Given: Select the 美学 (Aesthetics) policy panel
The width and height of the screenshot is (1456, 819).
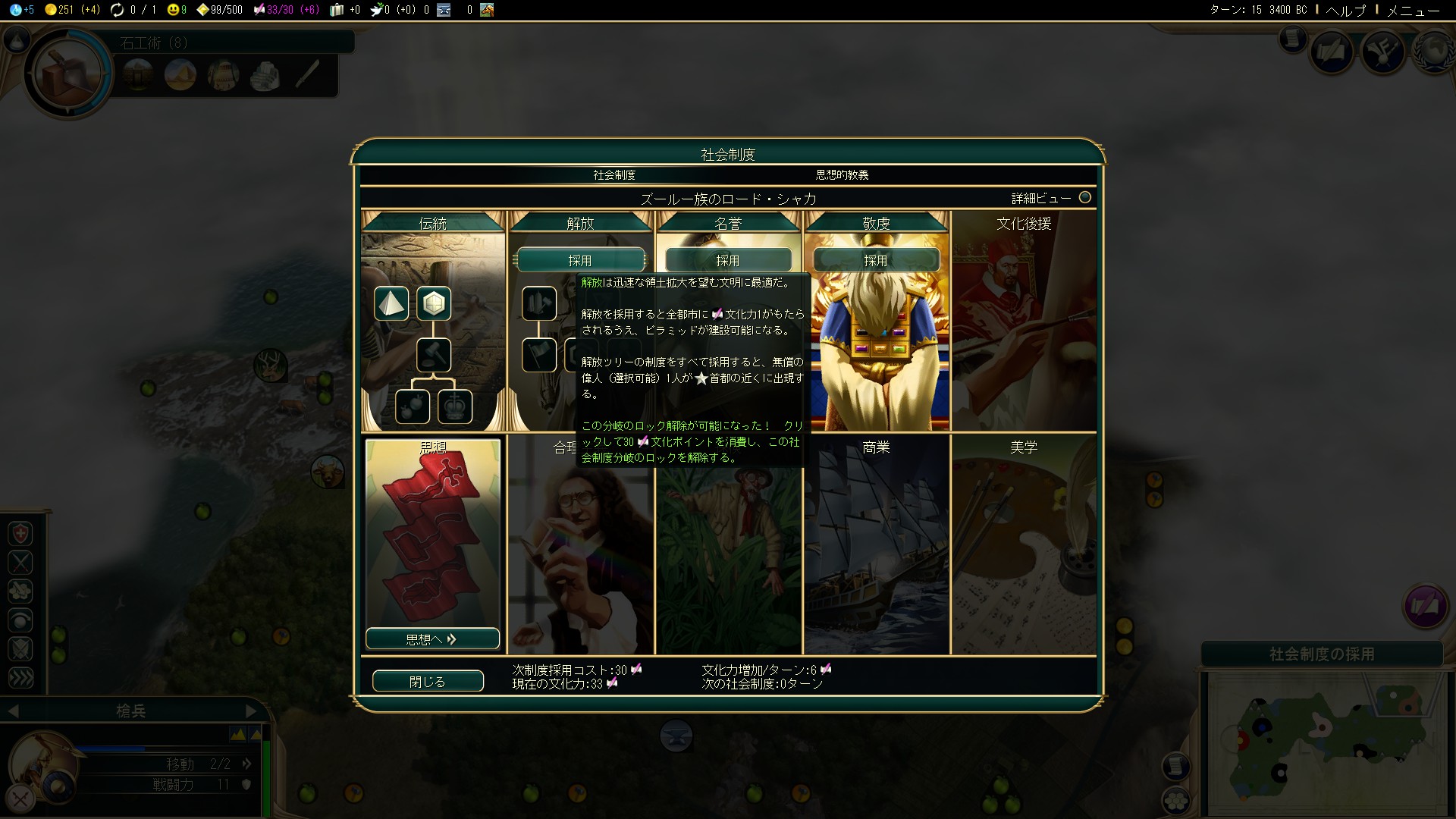Looking at the screenshot, I should point(1024,546).
